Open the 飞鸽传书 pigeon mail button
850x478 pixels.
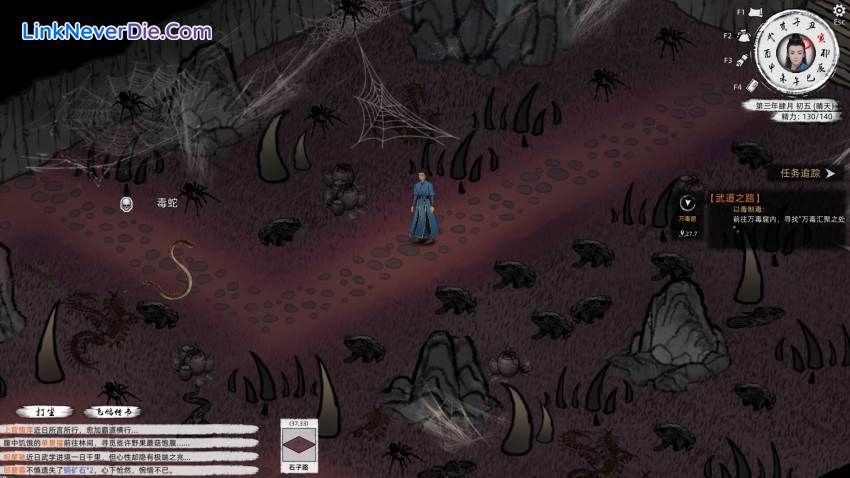[111, 411]
